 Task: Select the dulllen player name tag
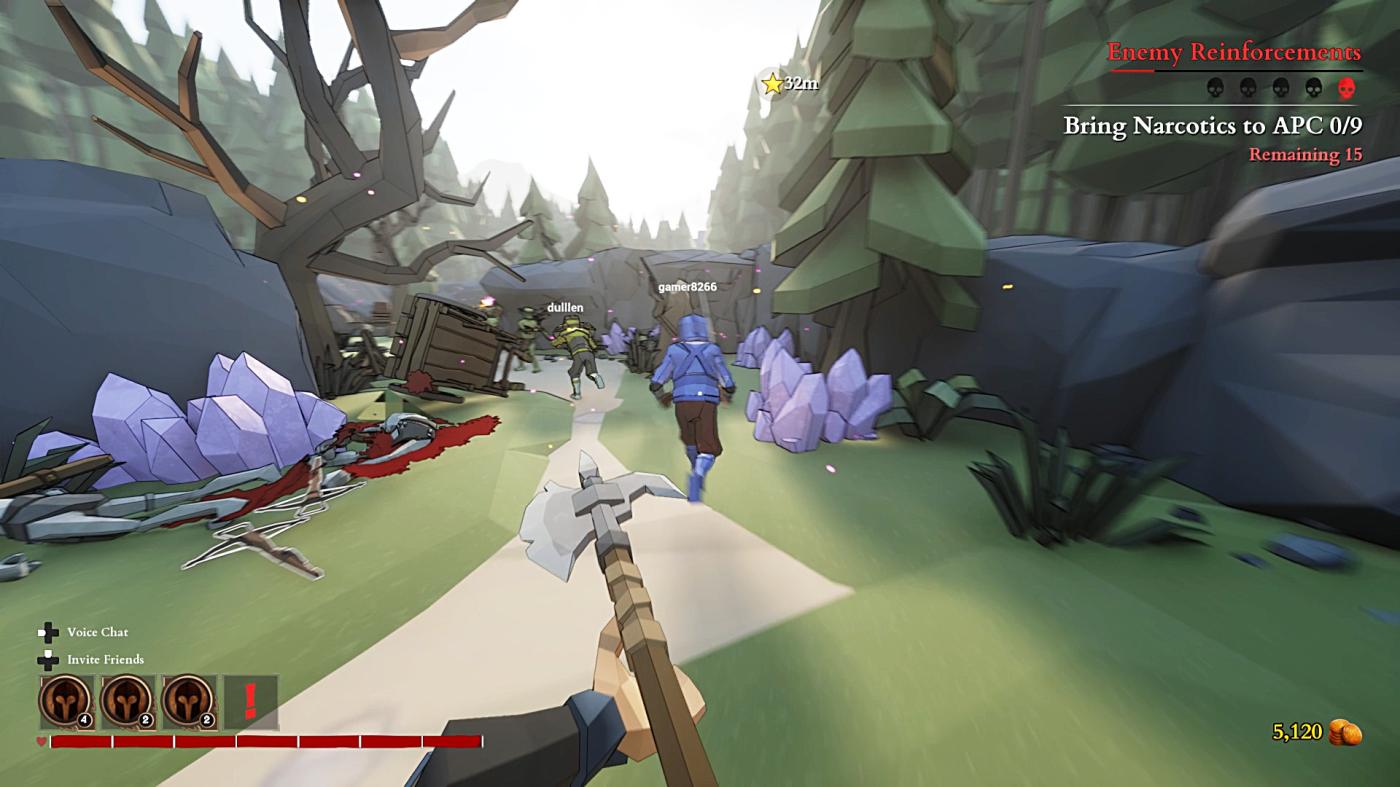564,307
